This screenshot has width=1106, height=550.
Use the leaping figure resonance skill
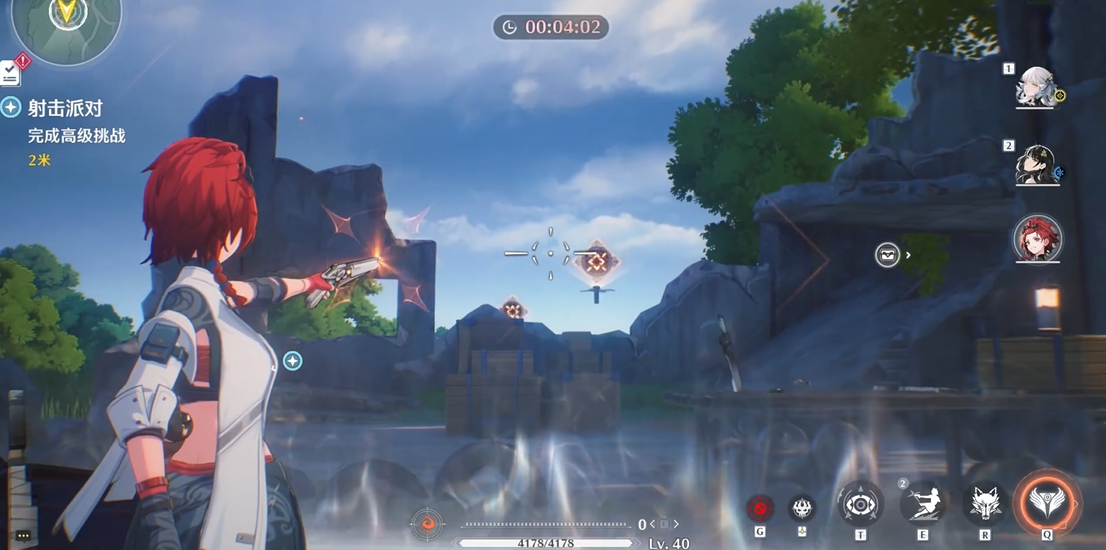tap(921, 503)
